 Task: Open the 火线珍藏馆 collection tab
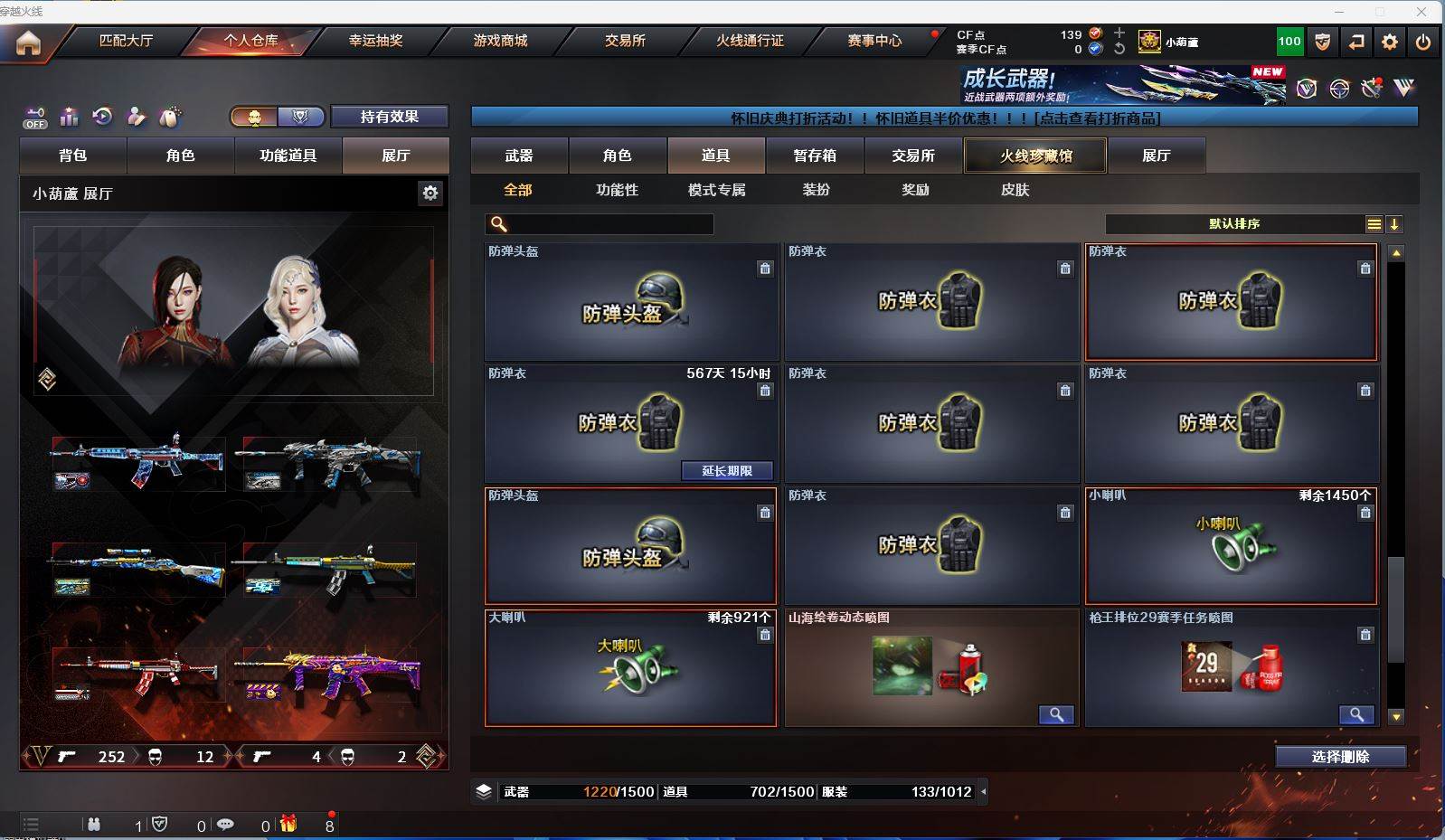[x=1035, y=156]
